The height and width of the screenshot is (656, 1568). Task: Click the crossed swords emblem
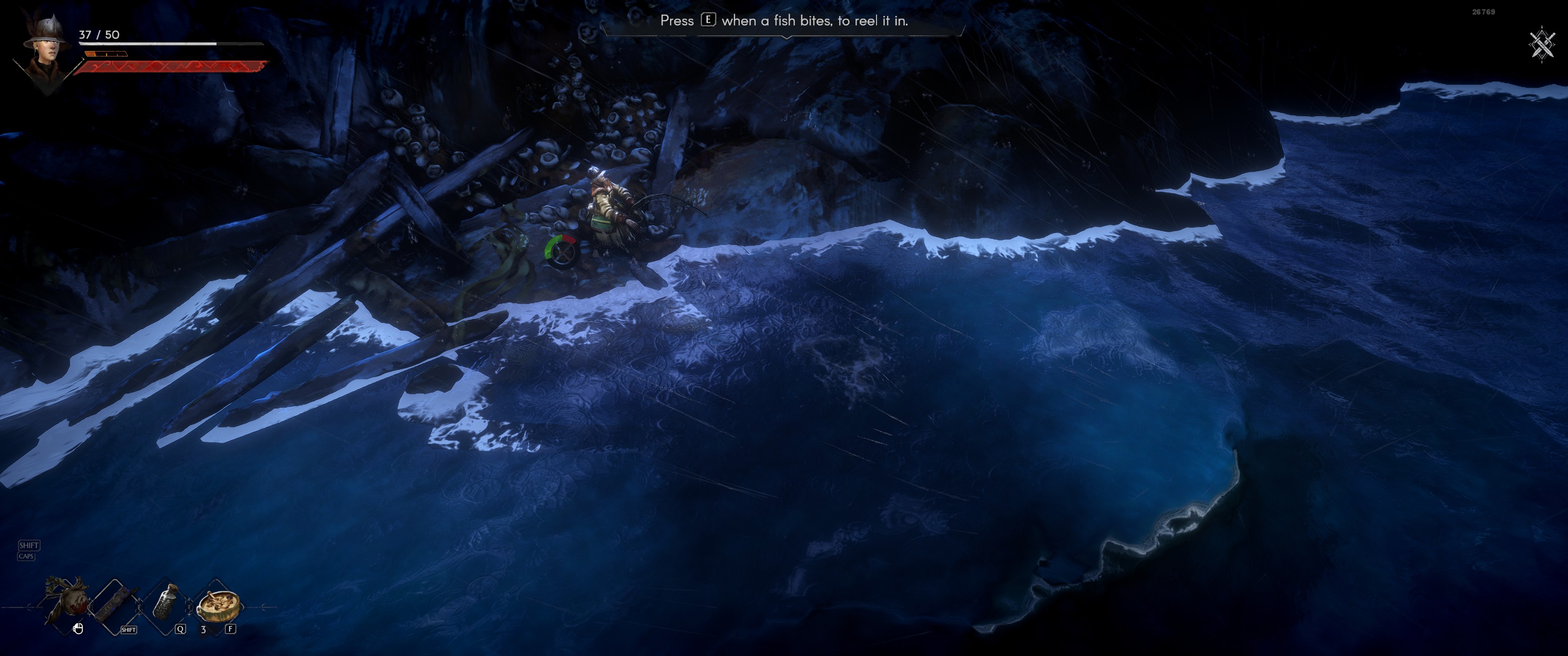click(x=1541, y=44)
